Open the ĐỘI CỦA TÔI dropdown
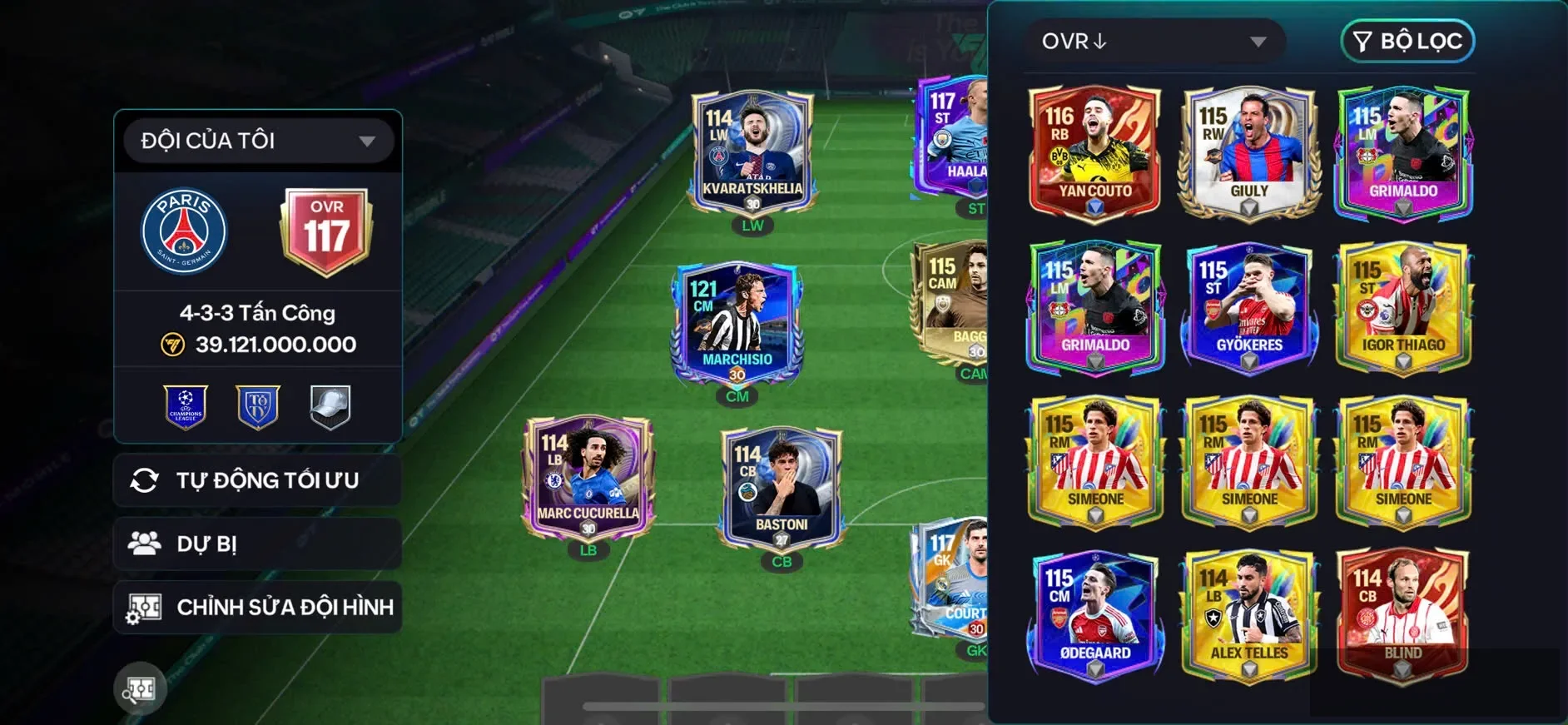Viewport: 1568px width, 725px height. 258,141
